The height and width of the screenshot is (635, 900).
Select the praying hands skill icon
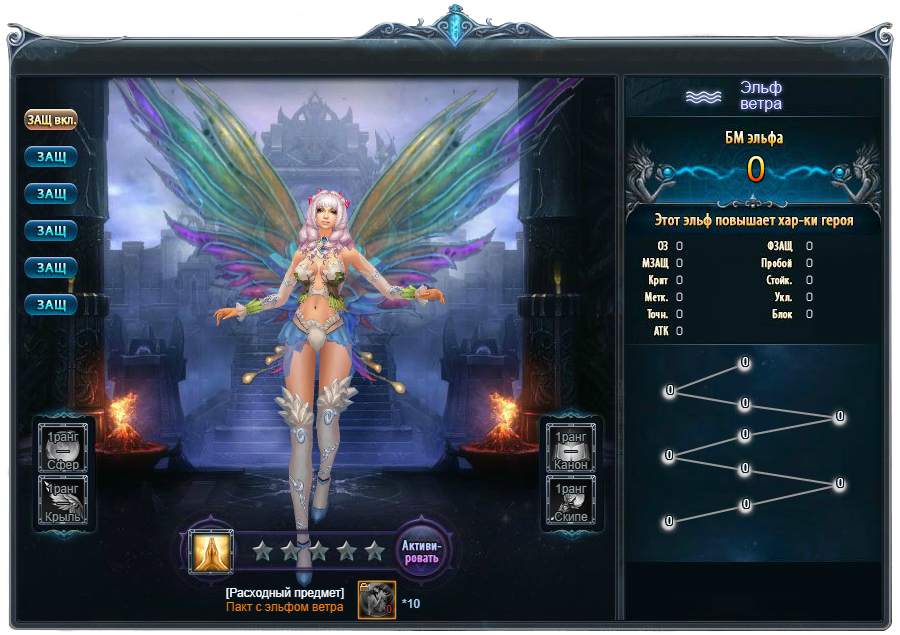(x=211, y=550)
